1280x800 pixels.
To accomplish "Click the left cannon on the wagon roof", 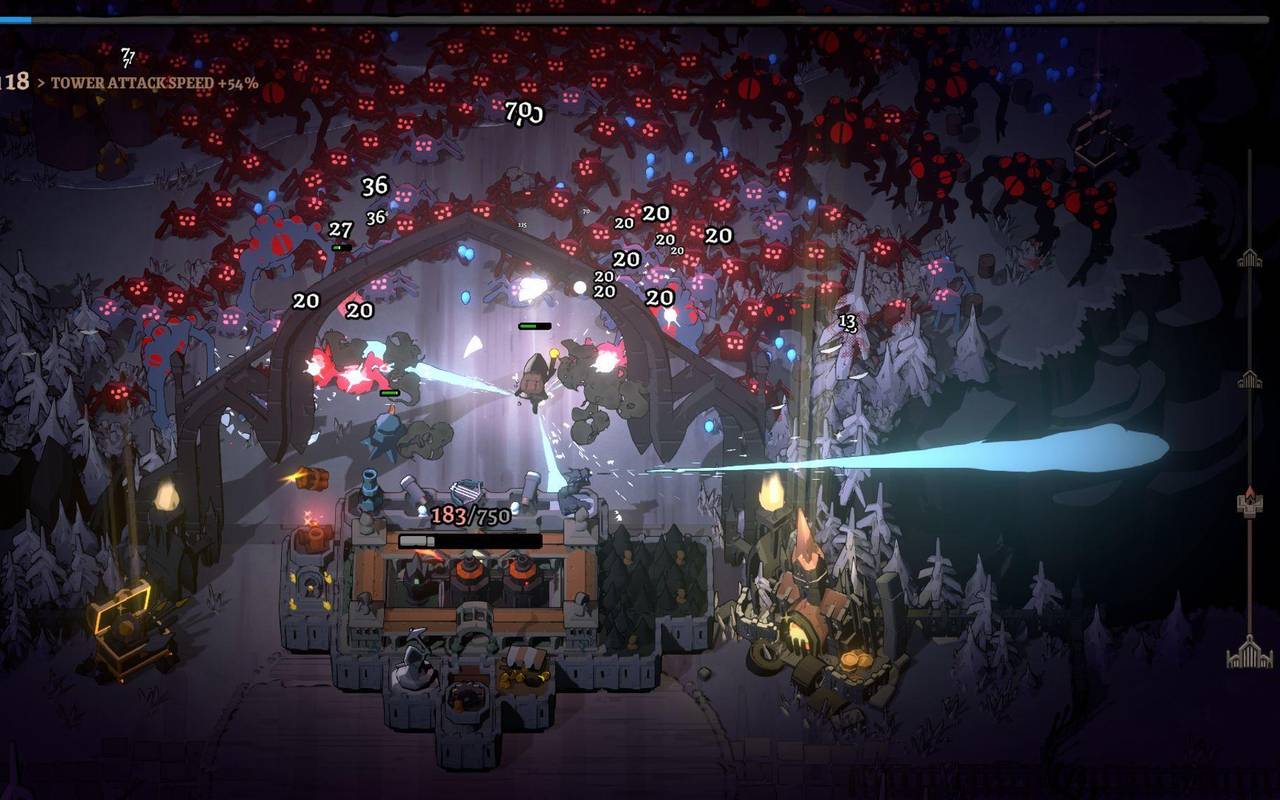I will point(412,486).
